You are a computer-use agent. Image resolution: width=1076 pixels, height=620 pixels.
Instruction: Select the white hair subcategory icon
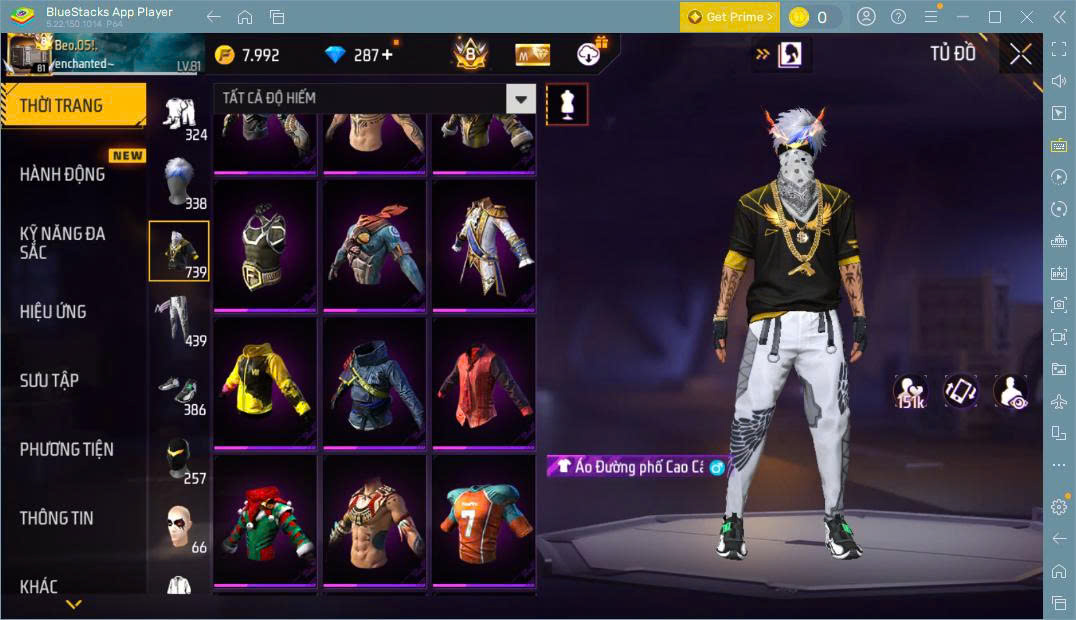point(179,182)
